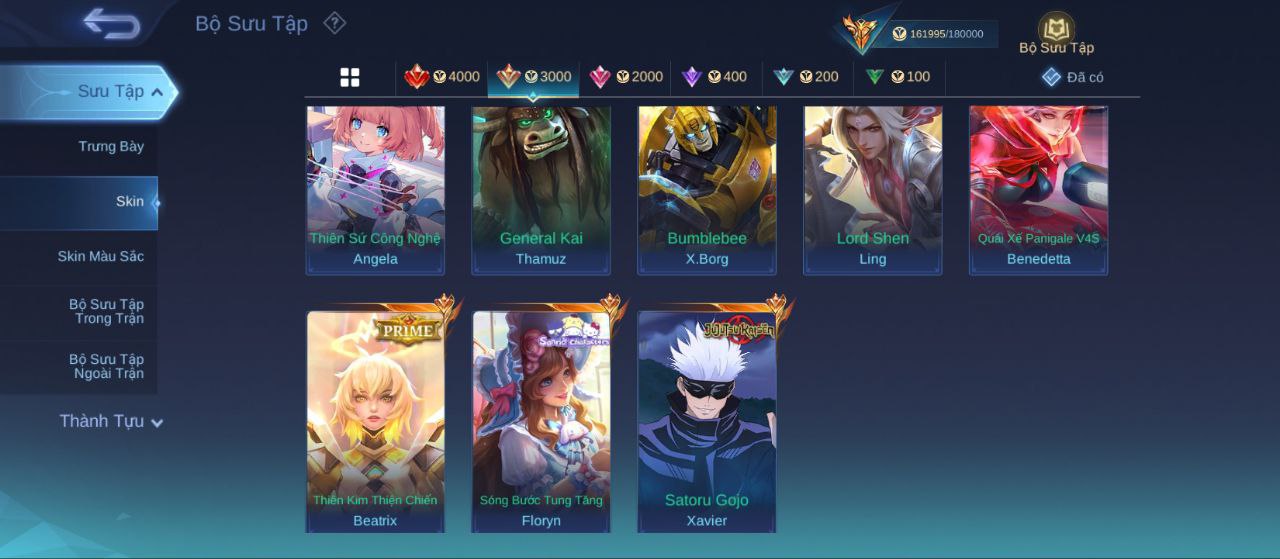Select the Satoru Gojo Xavier skin card
Viewport: 1280px width, 559px height.
(x=707, y=420)
